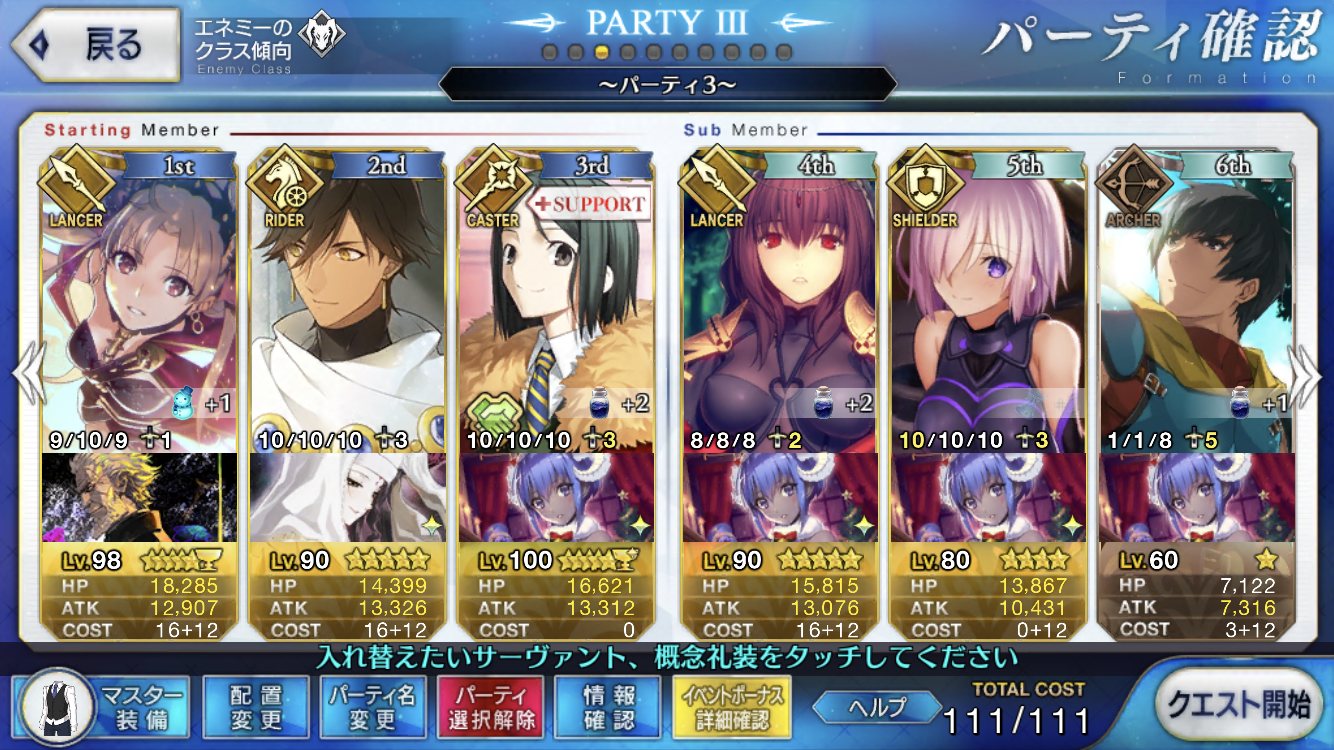Clear selection with パーティ選択解除
The width and height of the screenshot is (1334, 750).
click(x=490, y=707)
